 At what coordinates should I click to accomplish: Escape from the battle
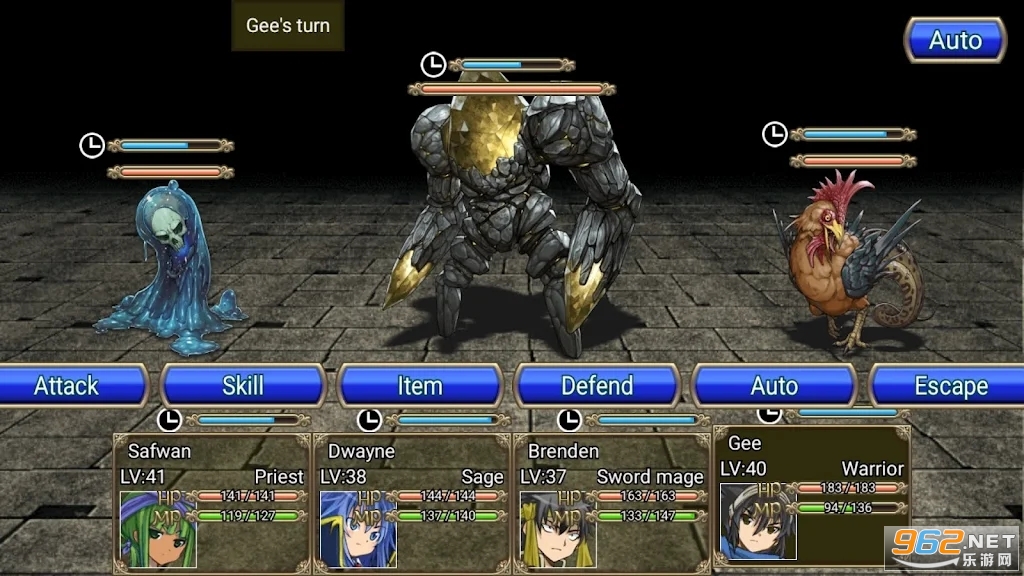[x=948, y=386]
